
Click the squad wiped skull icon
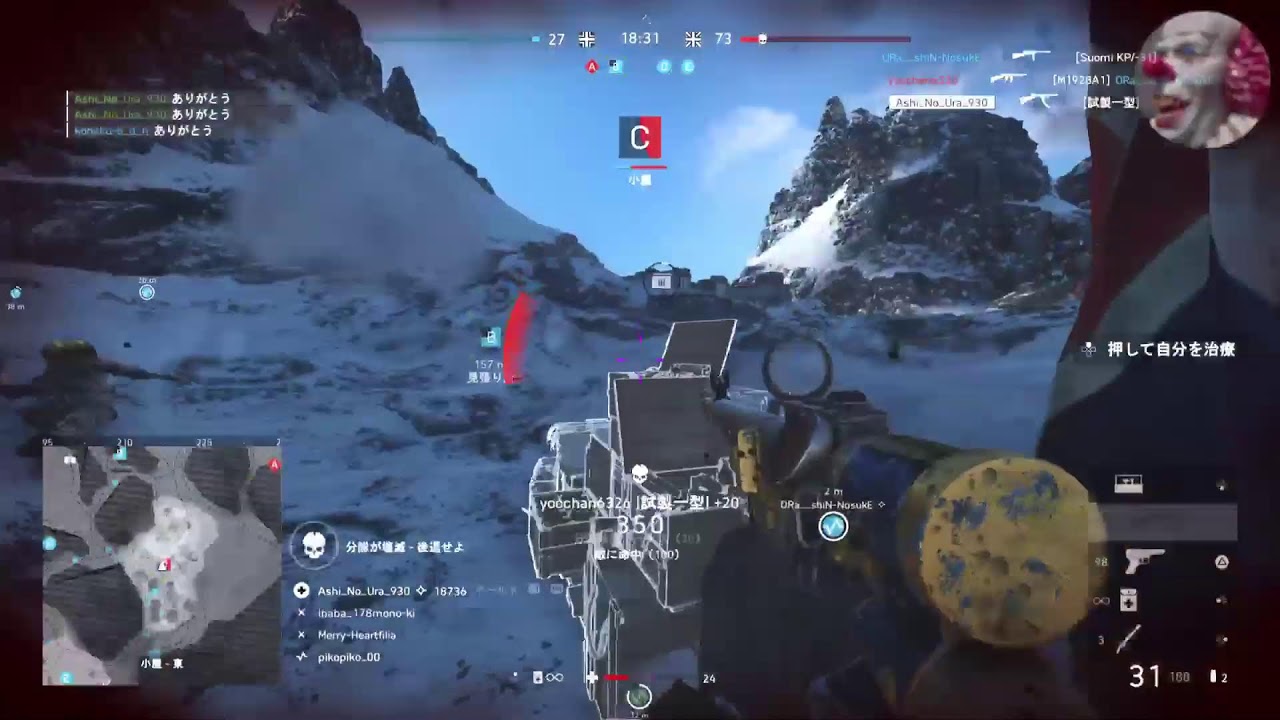(314, 546)
